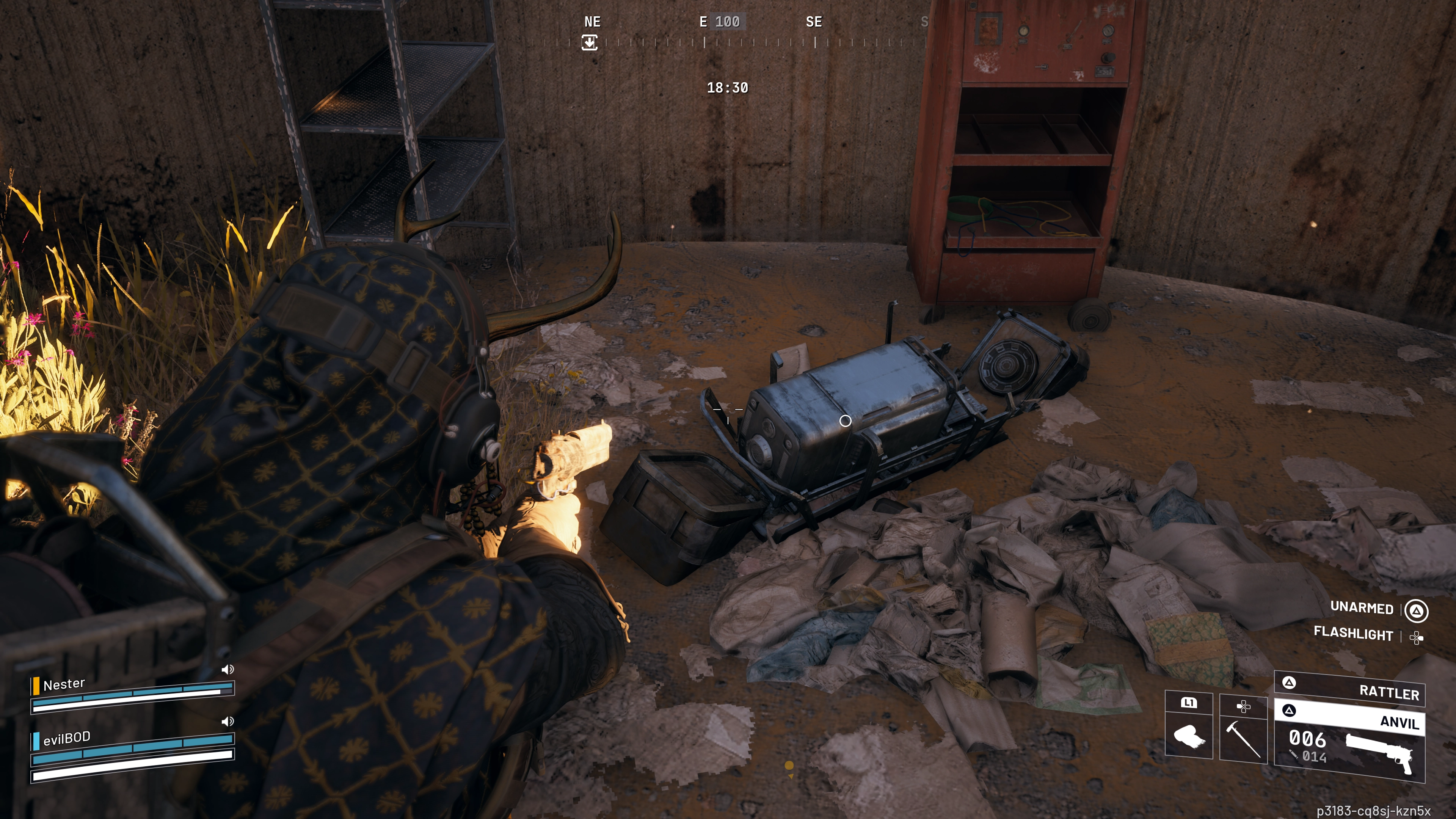Toggle Nester's voice speaker icon

[x=227, y=670]
